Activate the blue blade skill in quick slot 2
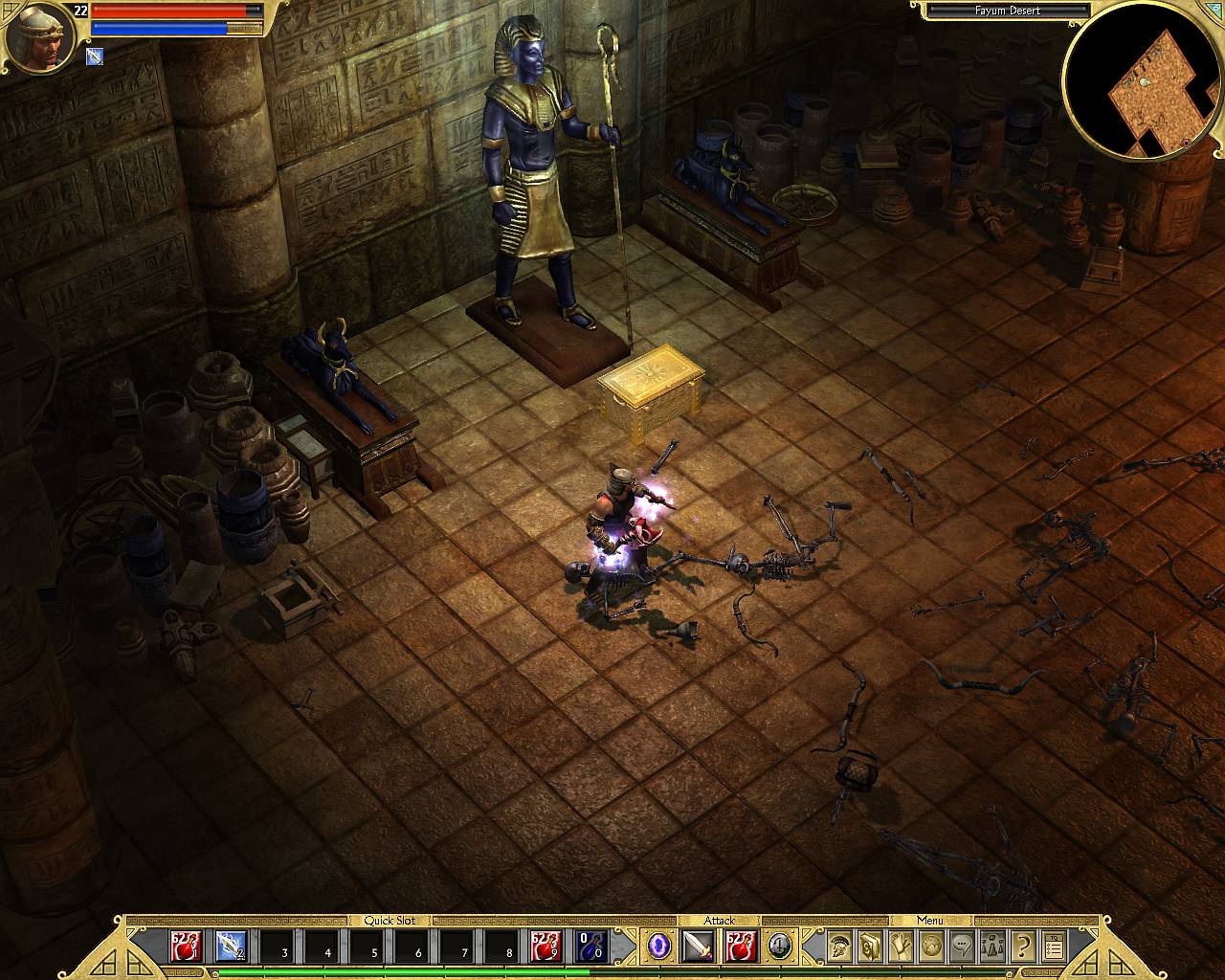 click(x=231, y=946)
